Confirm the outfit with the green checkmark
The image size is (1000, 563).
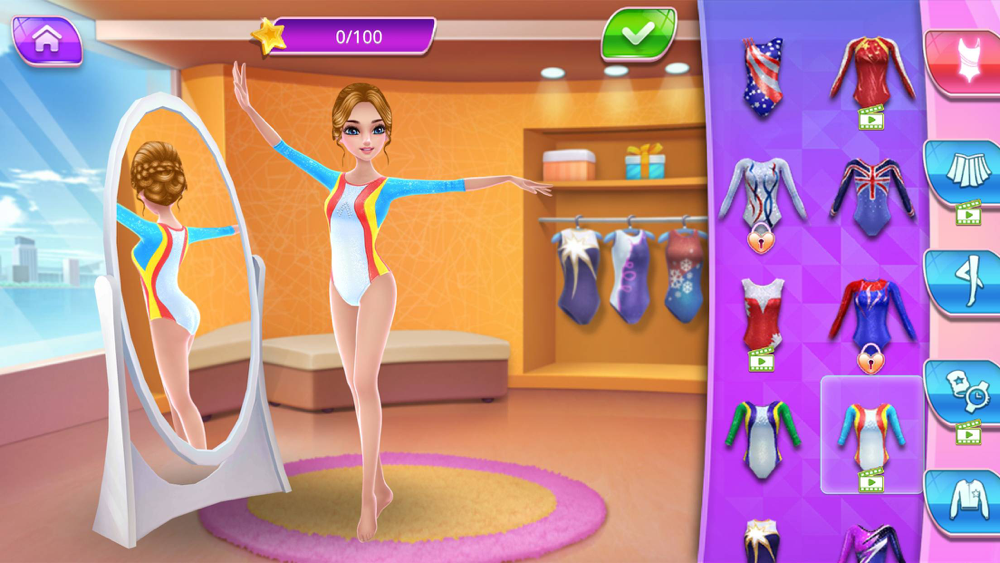coord(637,34)
